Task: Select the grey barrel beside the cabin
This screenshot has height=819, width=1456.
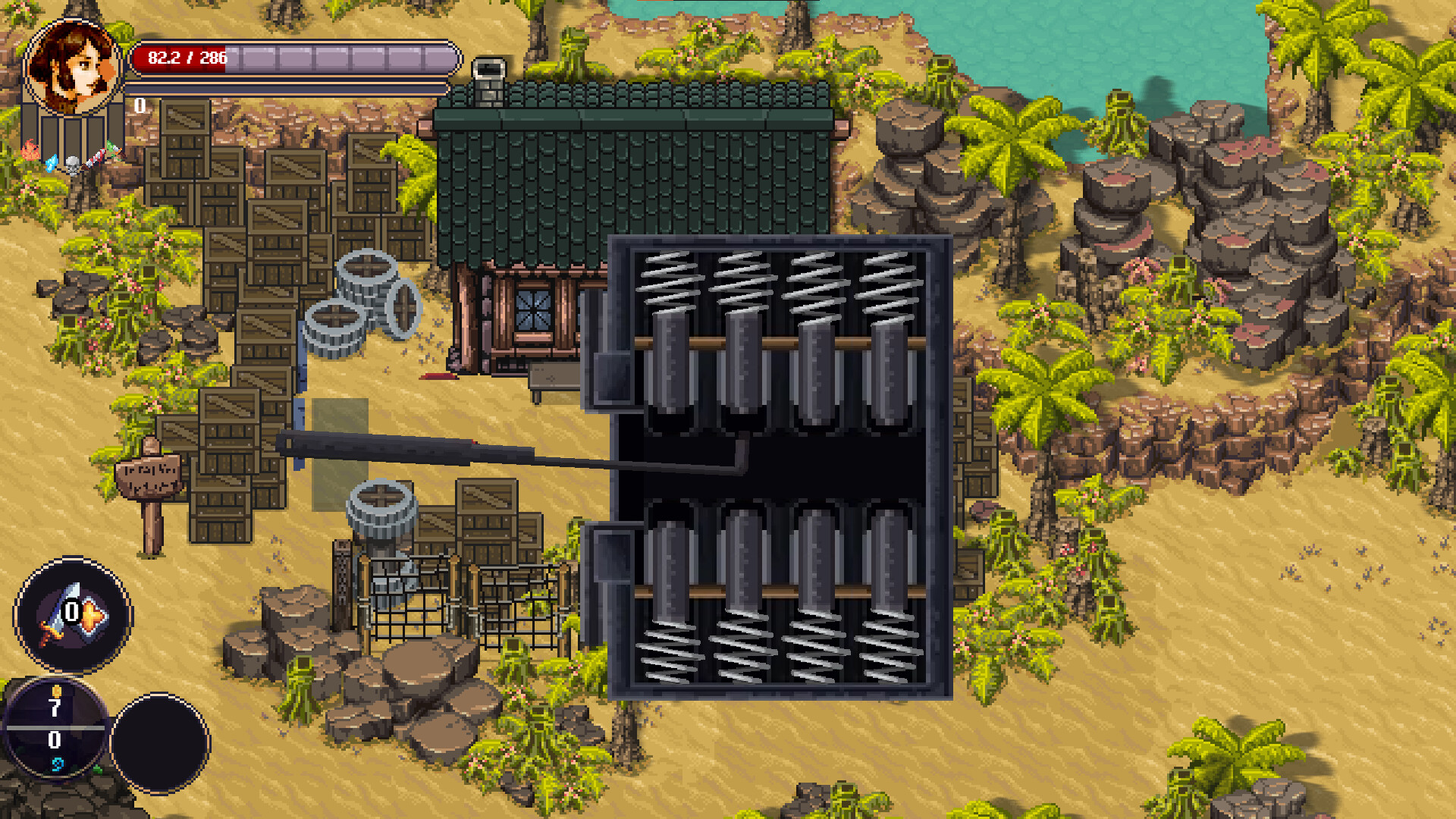Action: [367, 277]
